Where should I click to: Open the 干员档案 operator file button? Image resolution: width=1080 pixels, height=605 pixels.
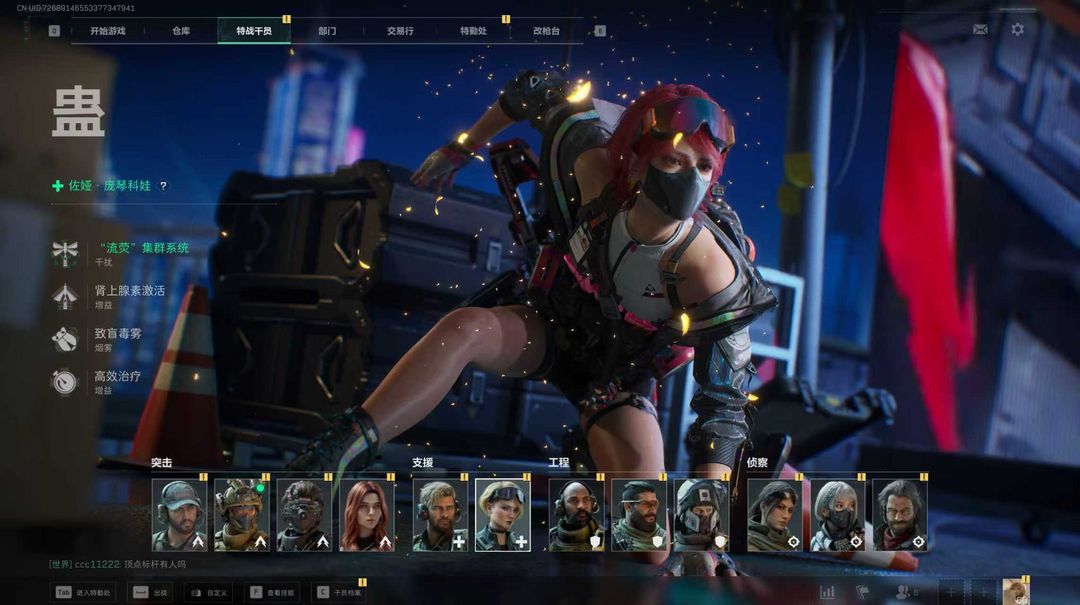pos(338,592)
